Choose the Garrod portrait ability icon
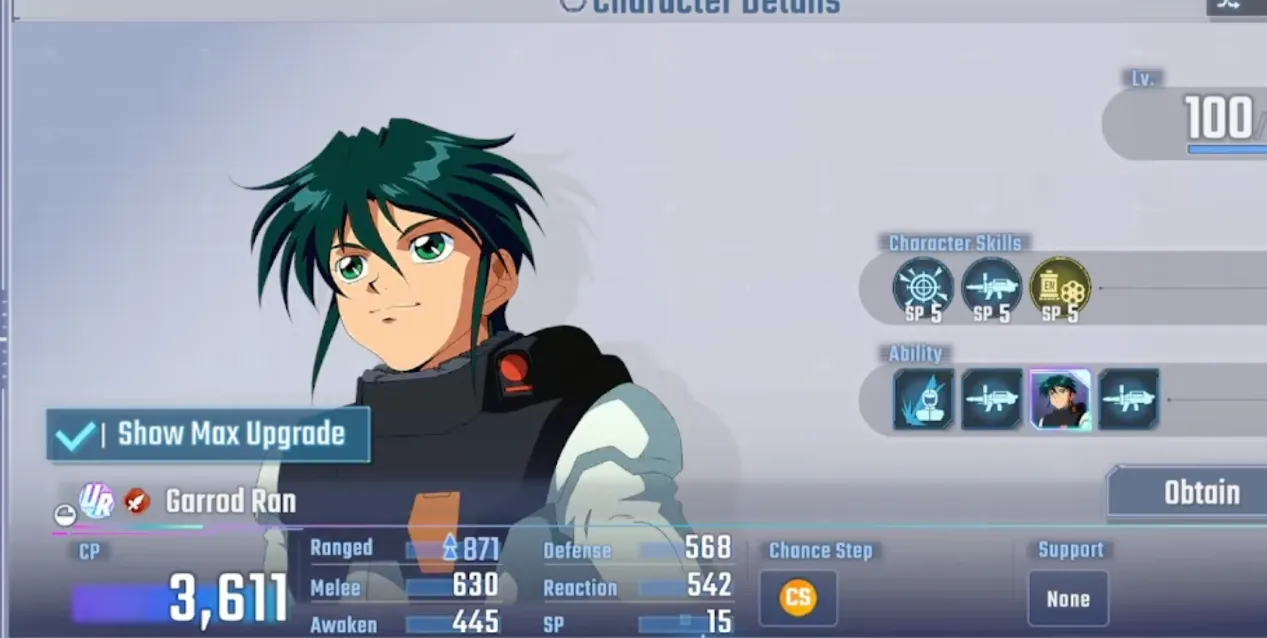Viewport: 1267px width, 638px height. (x=1060, y=399)
